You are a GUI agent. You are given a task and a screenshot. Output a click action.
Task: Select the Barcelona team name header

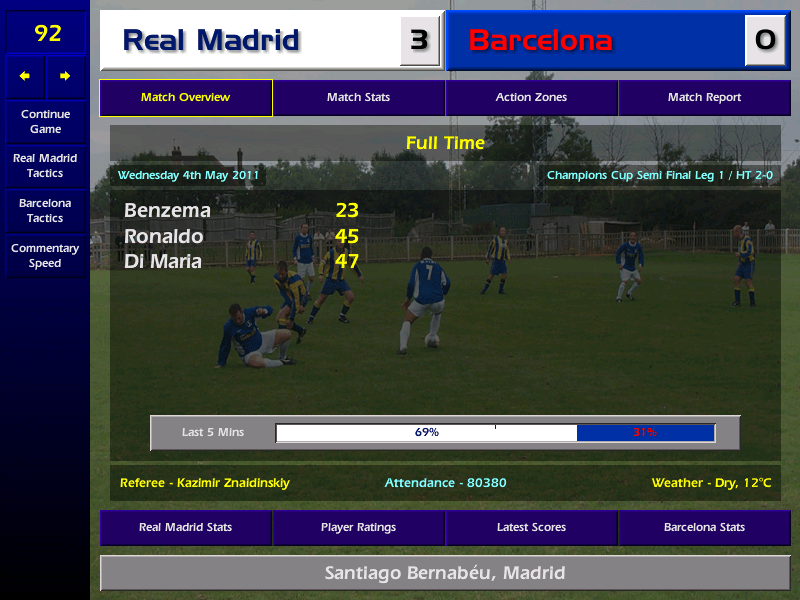[540, 41]
